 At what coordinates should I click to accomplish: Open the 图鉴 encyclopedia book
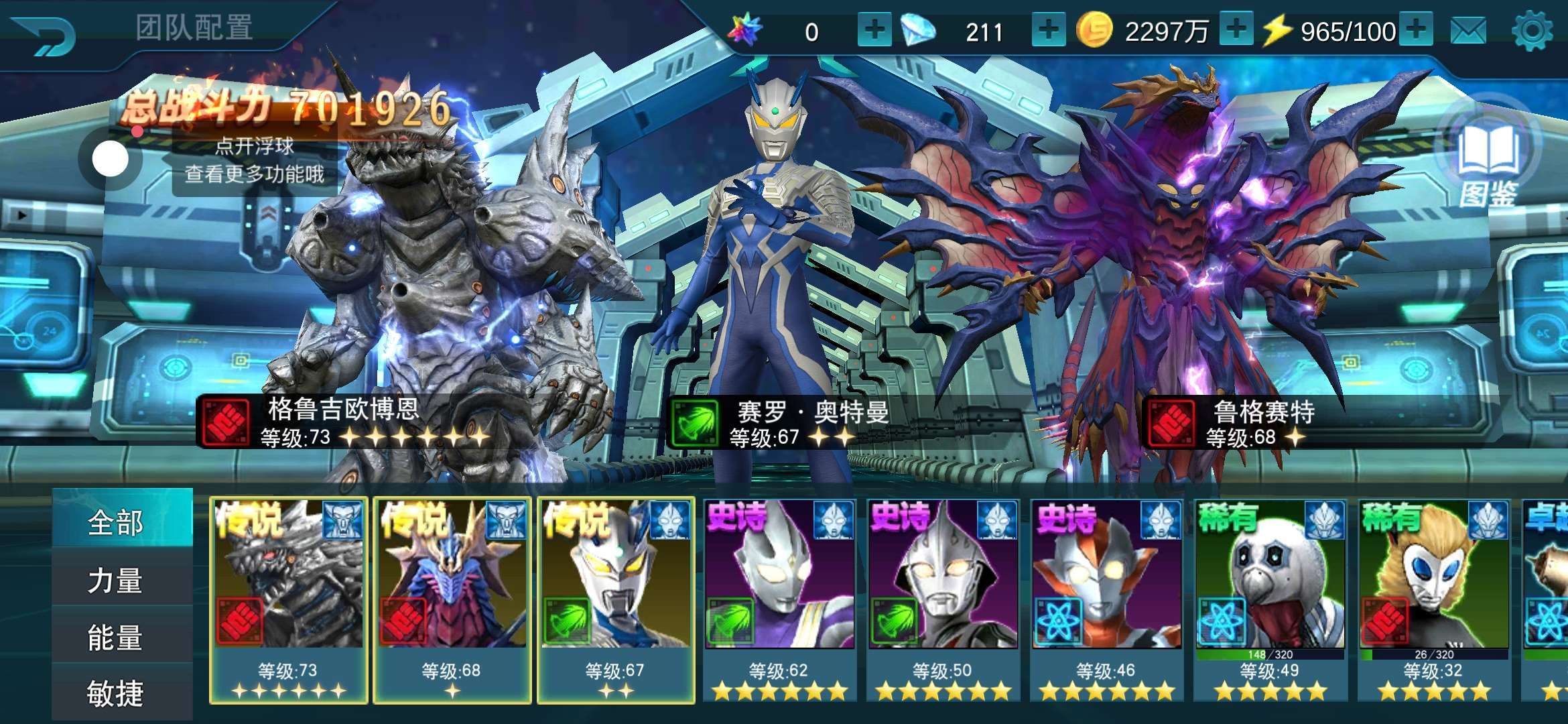point(1488,161)
